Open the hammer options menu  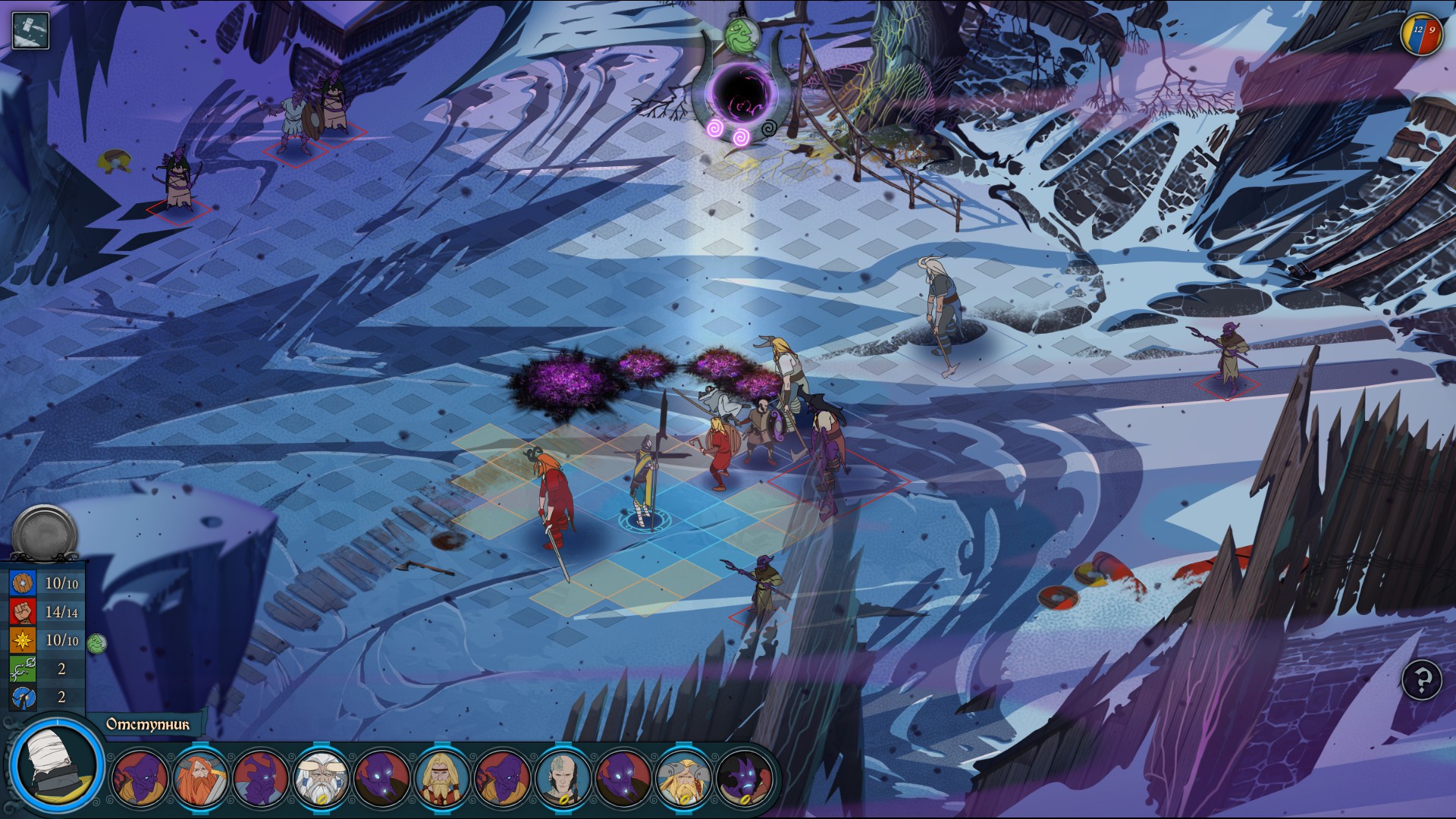(x=30, y=30)
